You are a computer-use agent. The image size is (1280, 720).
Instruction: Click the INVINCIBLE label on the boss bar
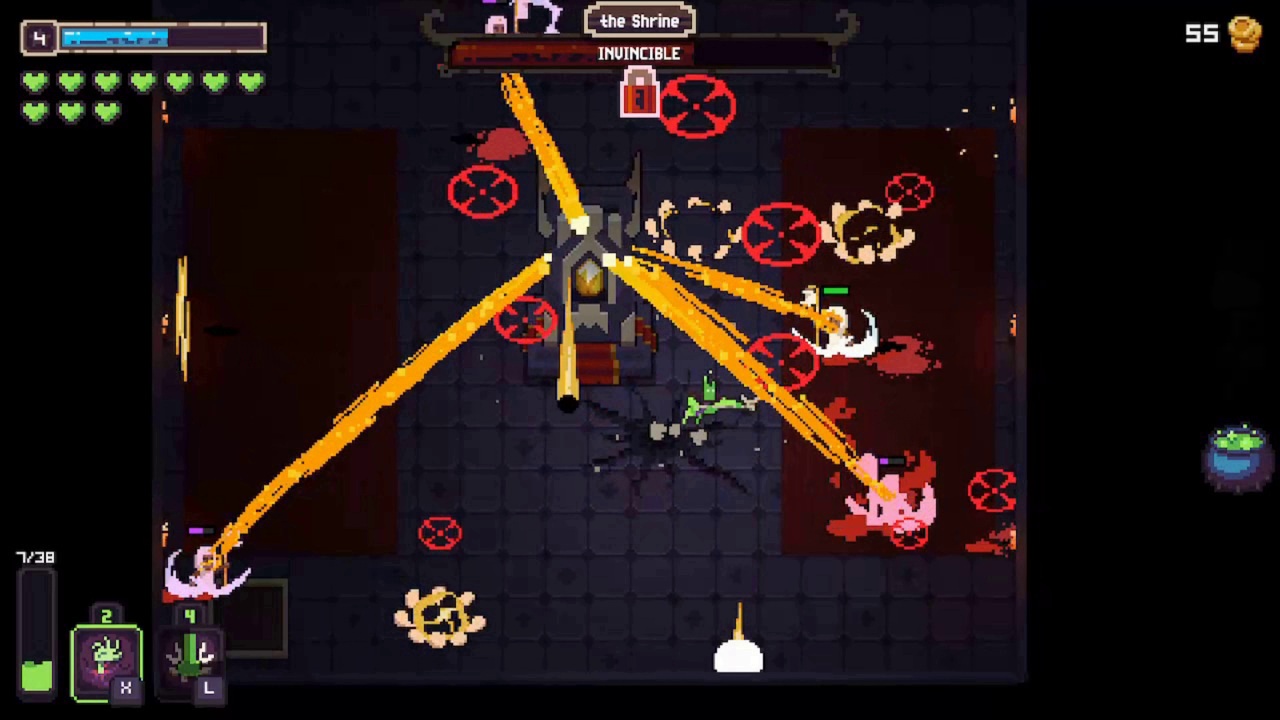click(x=639, y=53)
